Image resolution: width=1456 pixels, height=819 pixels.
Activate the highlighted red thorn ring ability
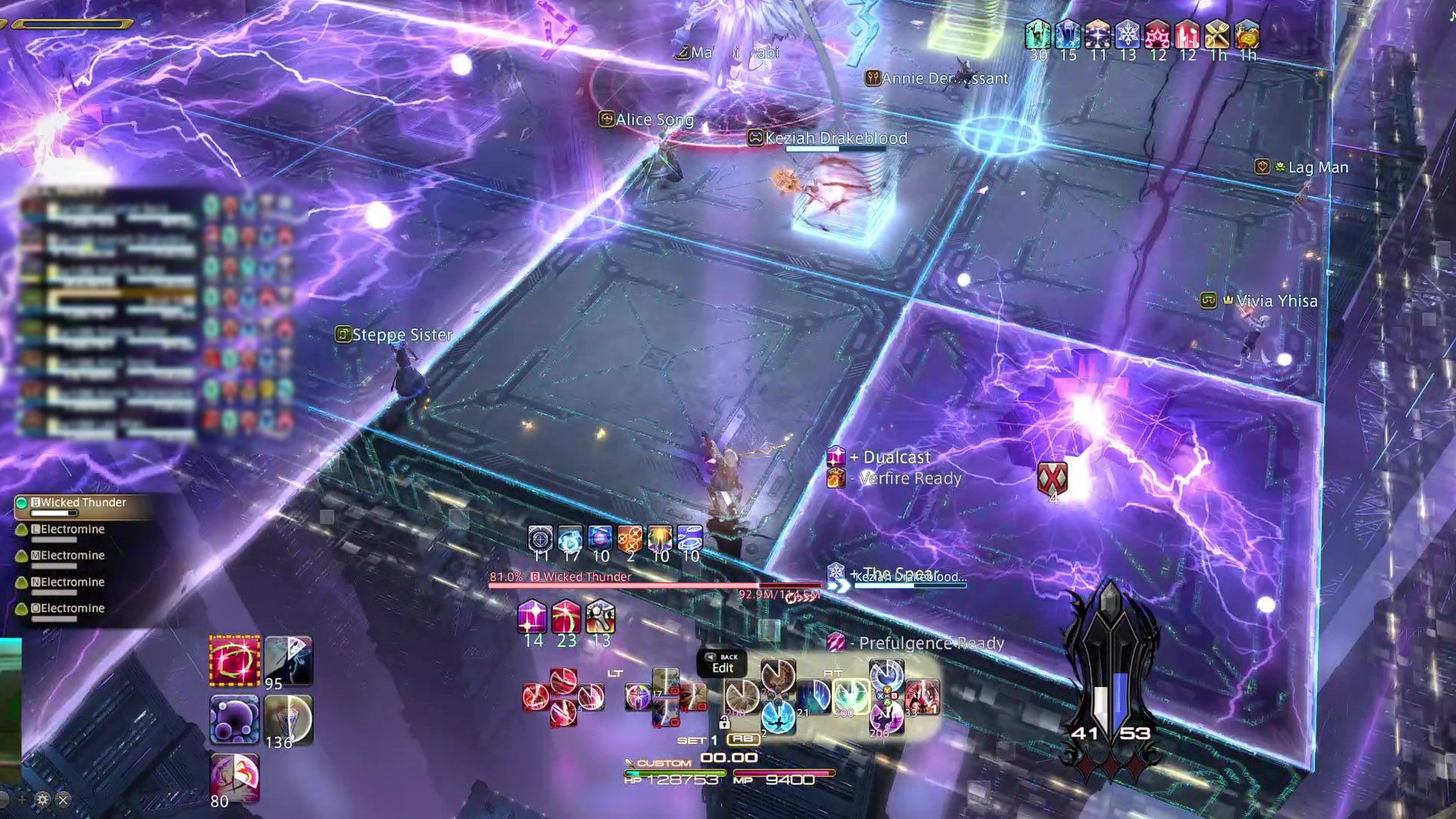(x=234, y=661)
